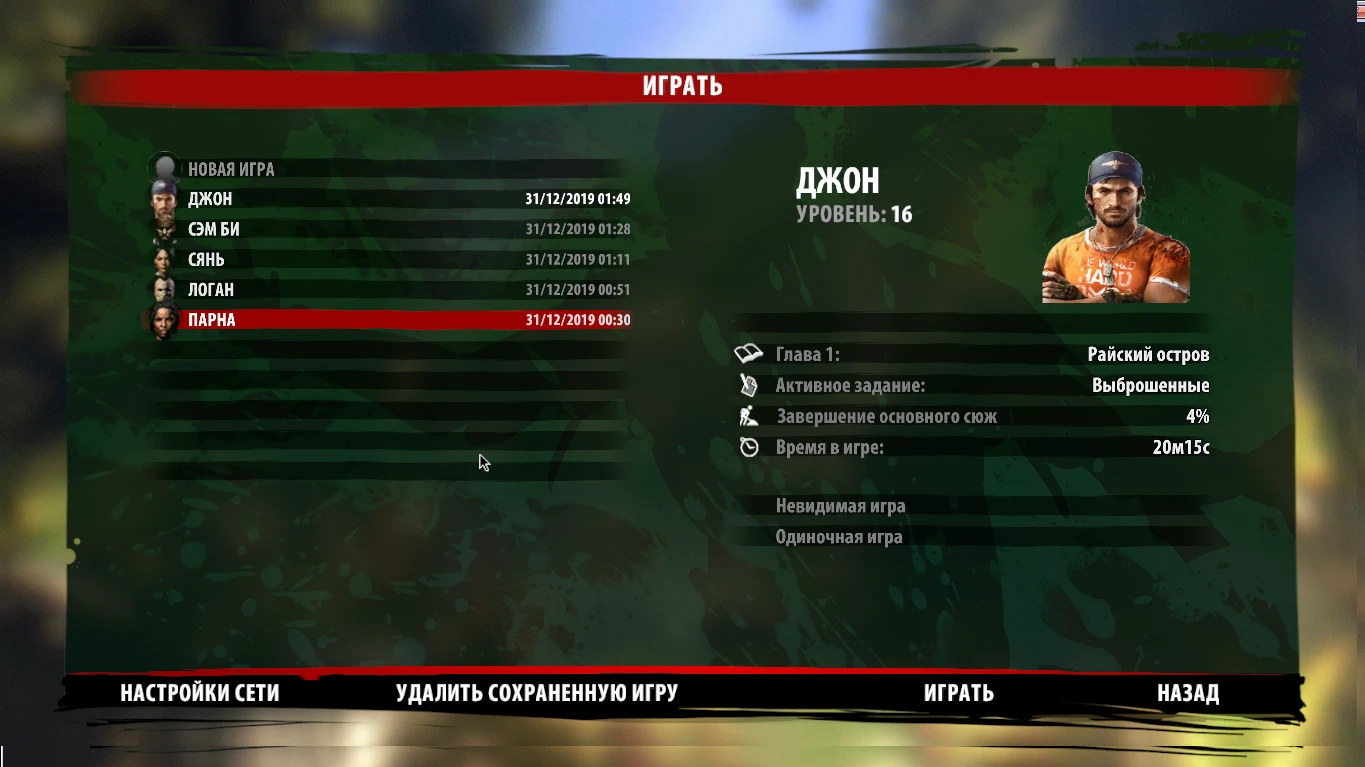
Task: Click Джон's portrait icon in the save list
Action: pyautogui.click(x=162, y=198)
